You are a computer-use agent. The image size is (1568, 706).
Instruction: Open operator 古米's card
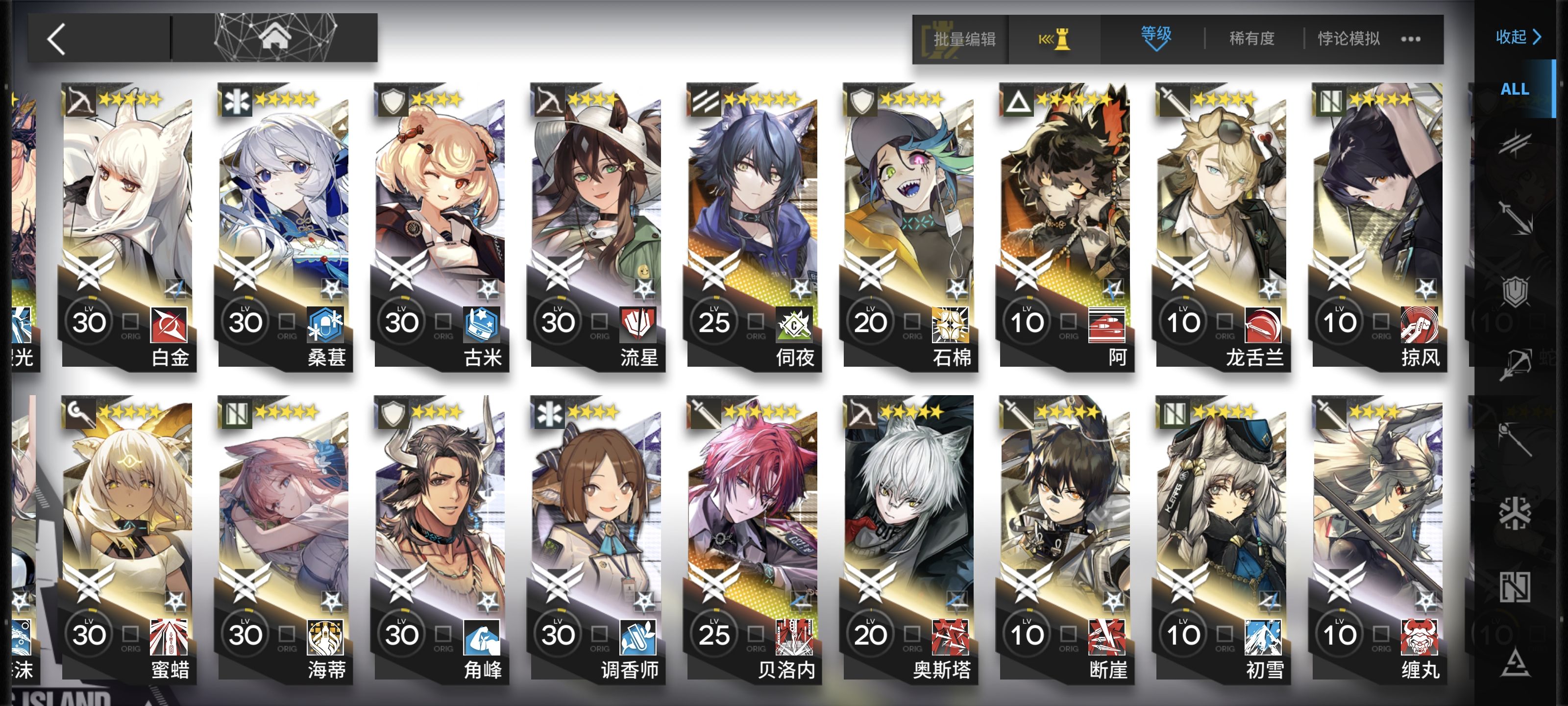[441, 226]
